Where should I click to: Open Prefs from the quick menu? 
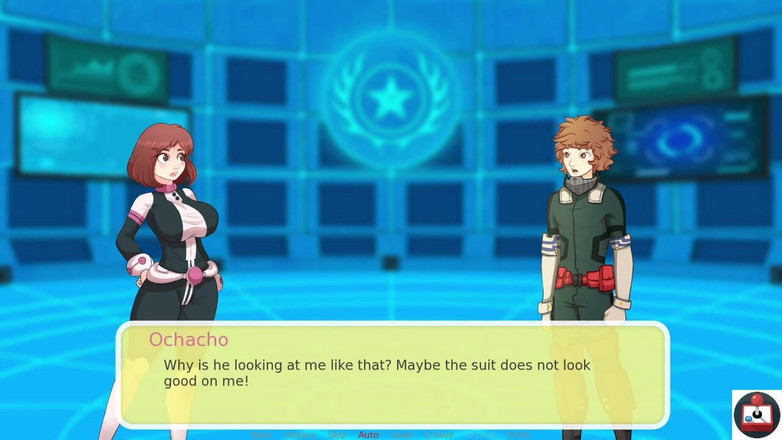coord(518,435)
